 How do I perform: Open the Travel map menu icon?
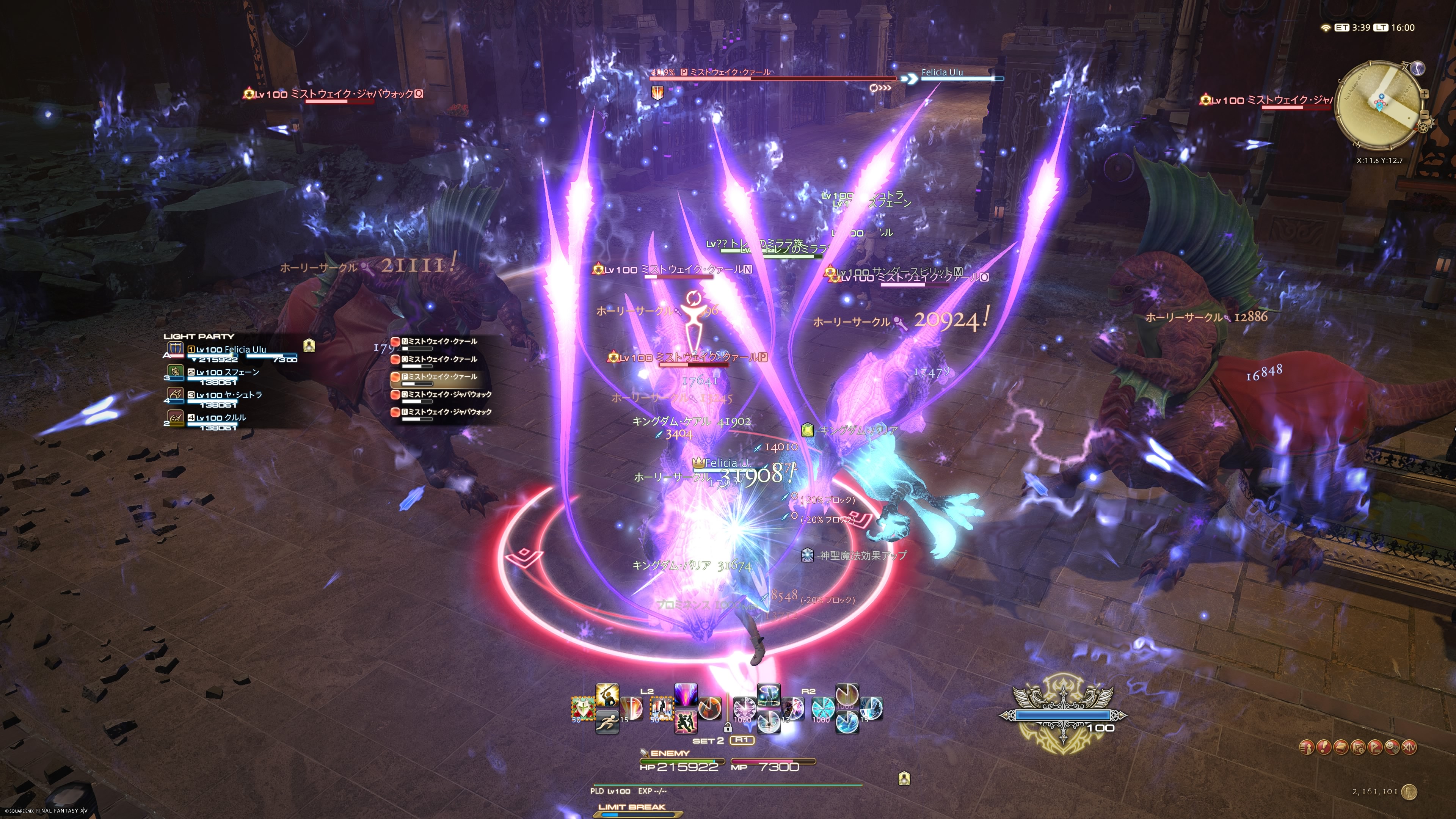click(1358, 747)
